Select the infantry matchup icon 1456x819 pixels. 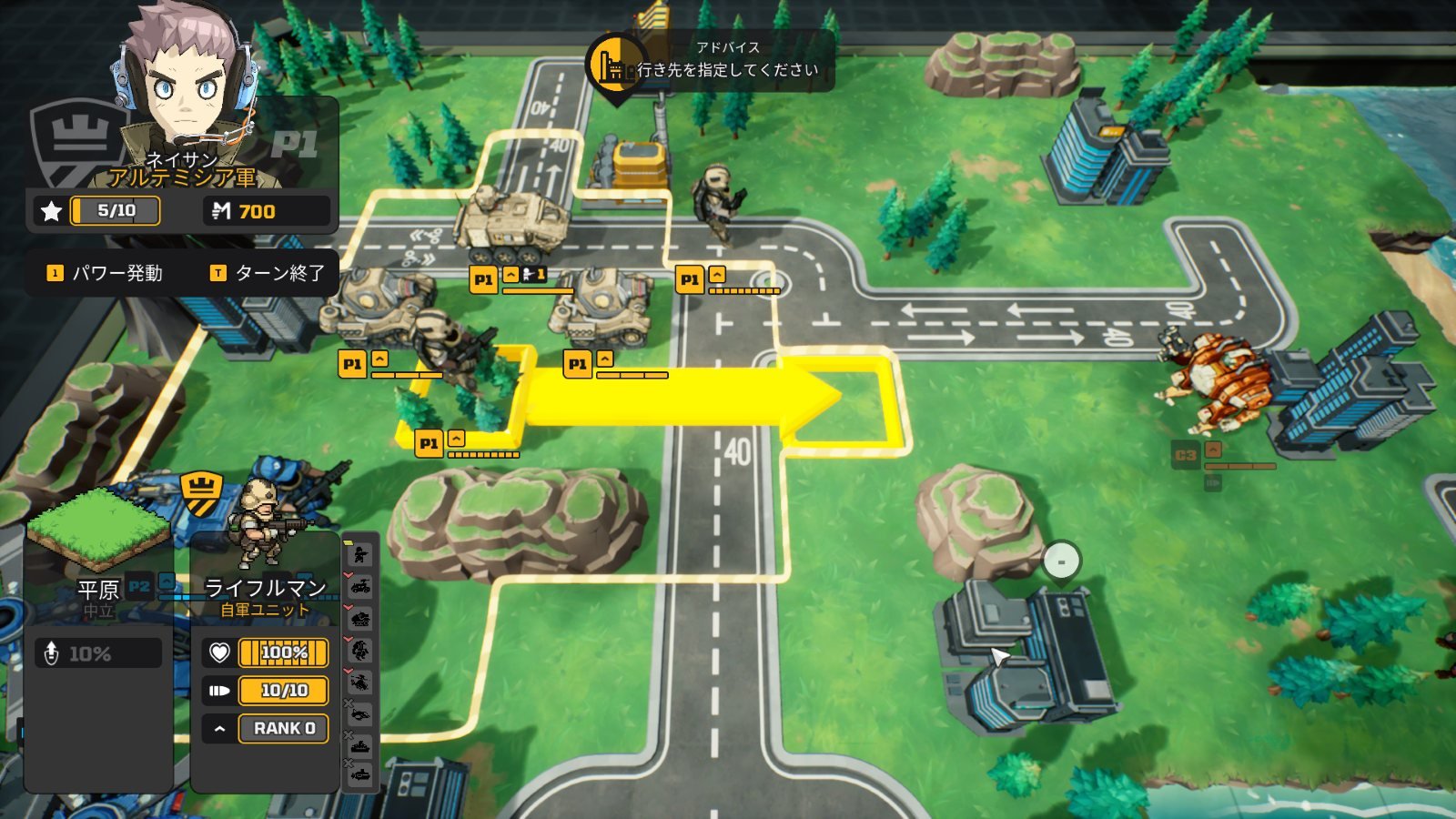361,554
